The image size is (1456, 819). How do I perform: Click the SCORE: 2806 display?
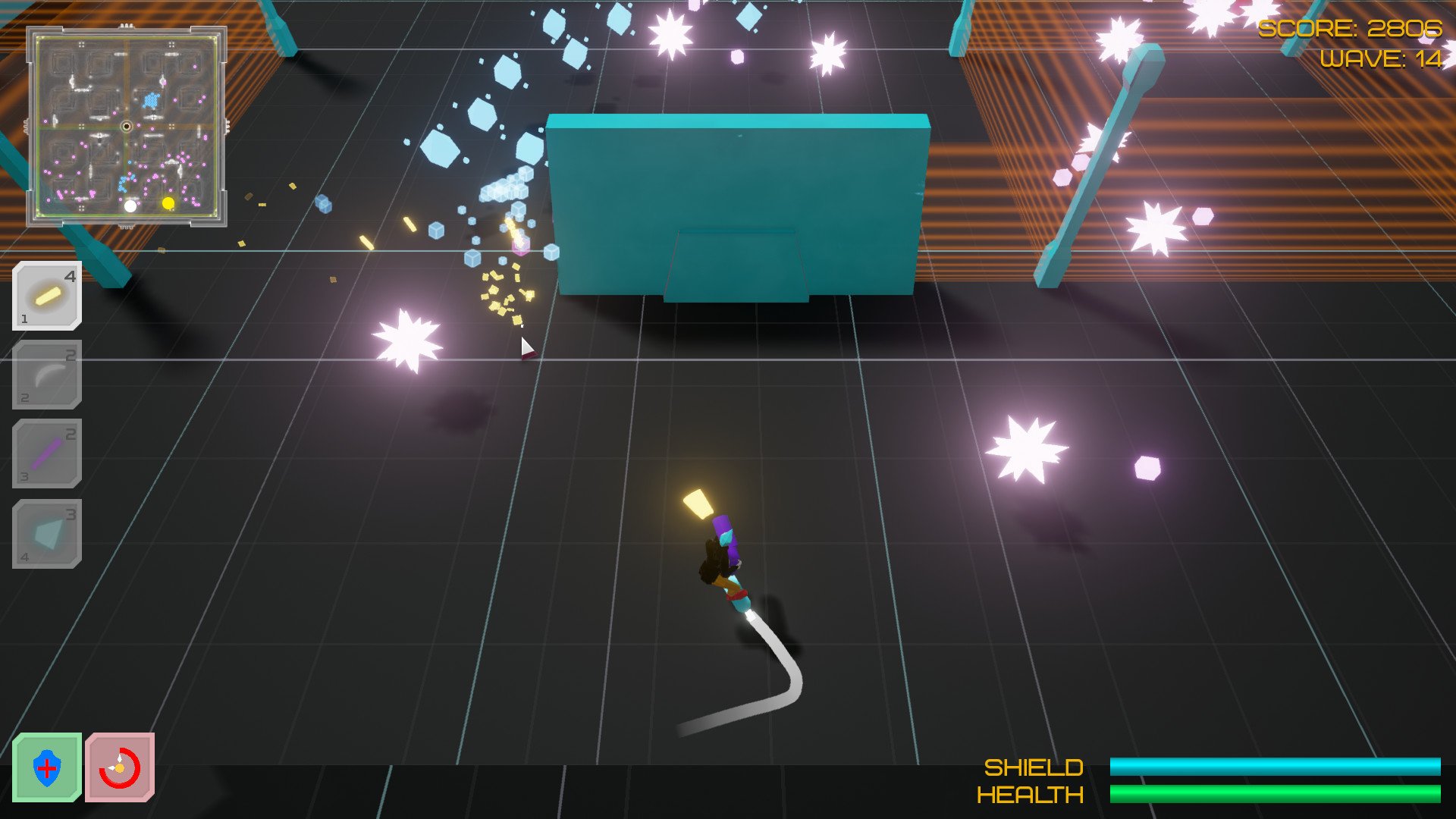click(1354, 30)
